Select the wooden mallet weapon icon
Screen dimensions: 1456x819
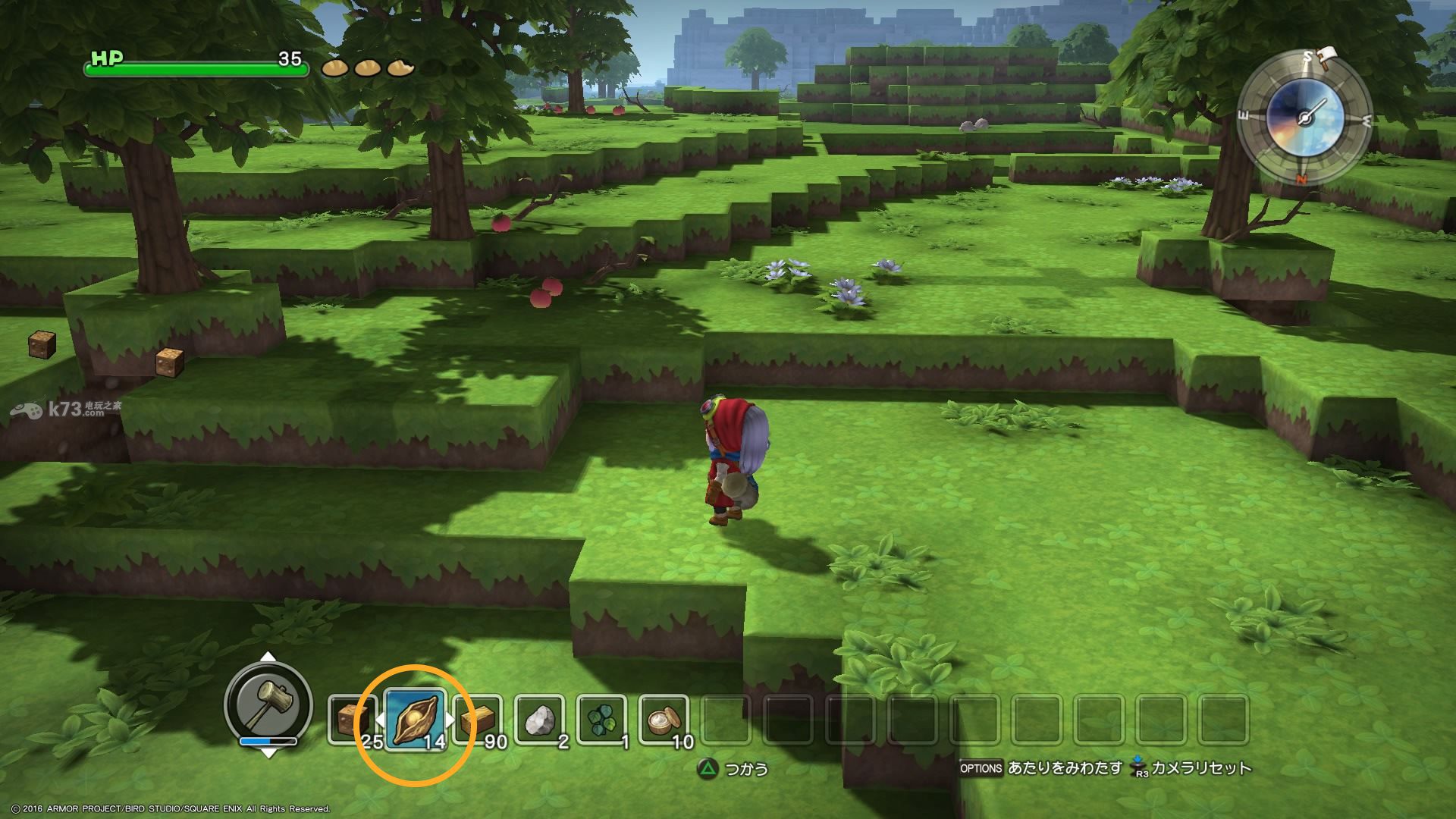click(x=268, y=701)
